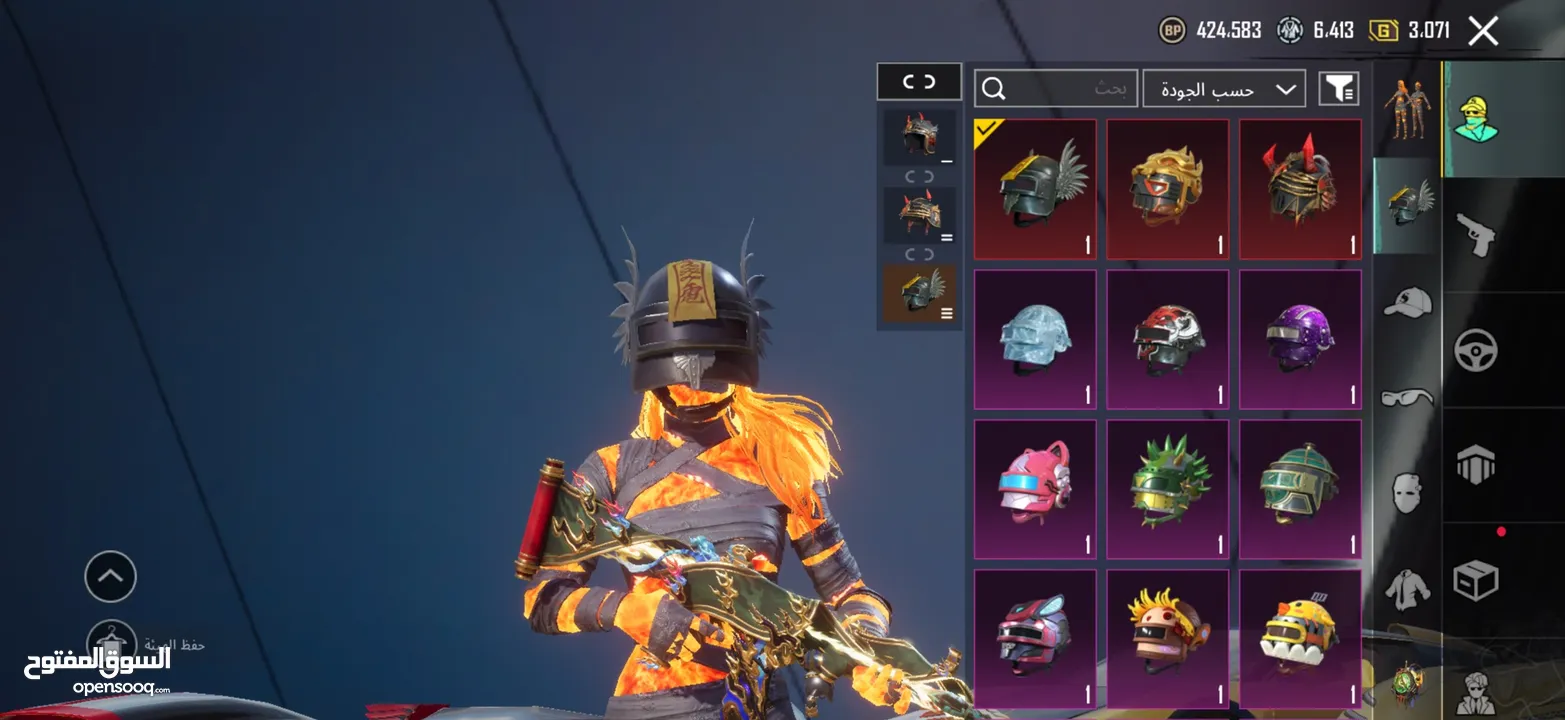Open the box crate category
The width and height of the screenshot is (1565, 720).
click(x=1475, y=580)
